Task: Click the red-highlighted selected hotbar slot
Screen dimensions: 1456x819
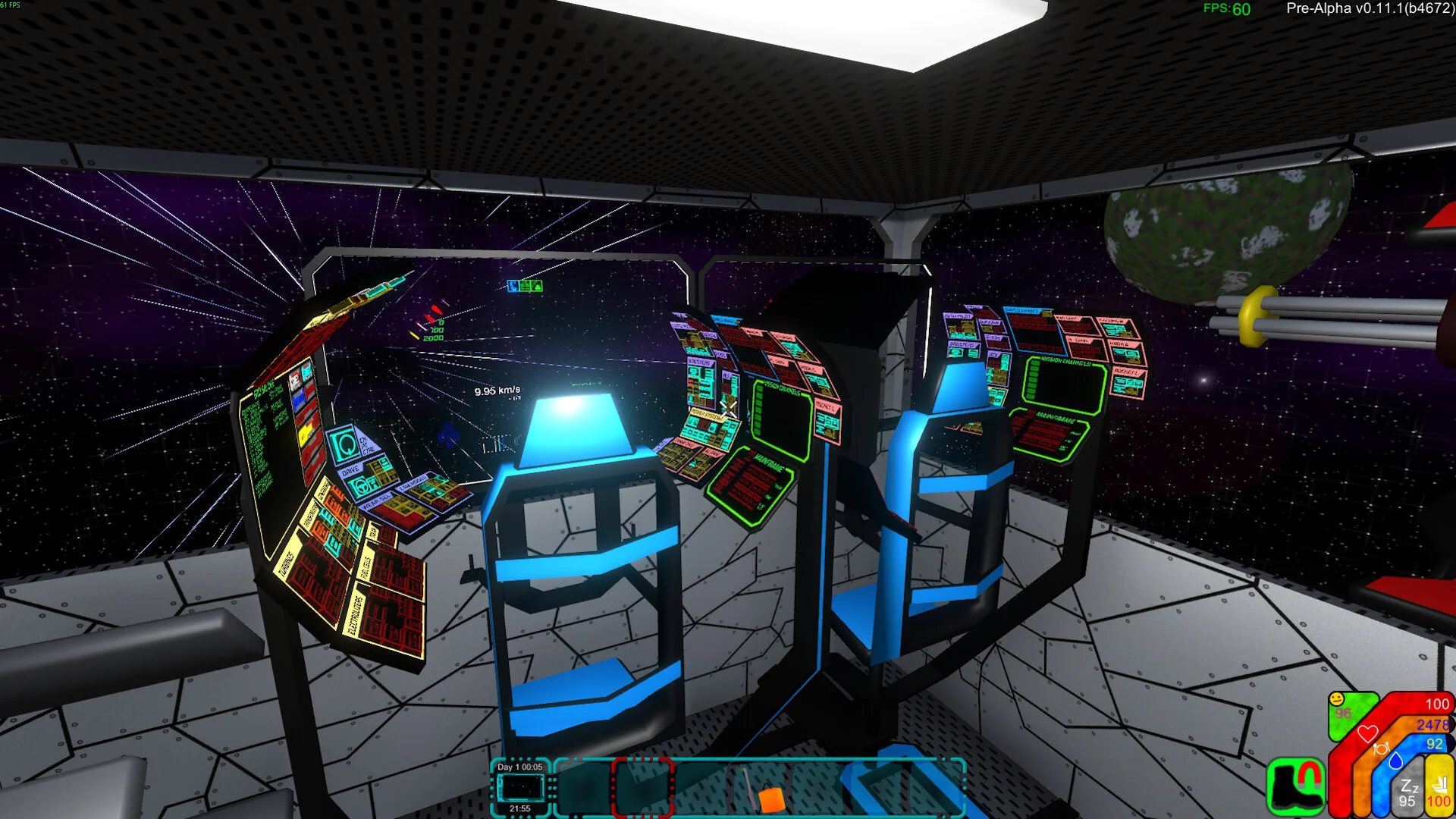Action: (x=642, y=789)
